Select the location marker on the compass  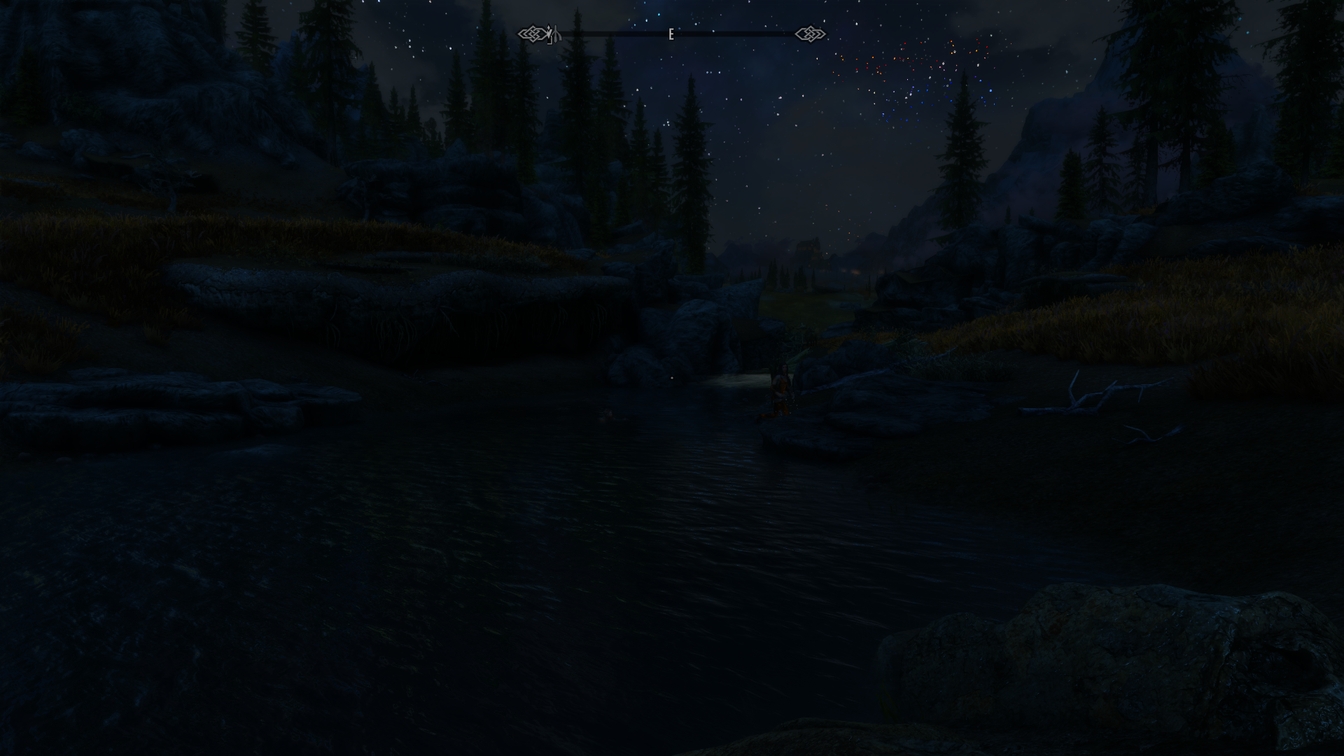pyautogui.click(x=556, y=34)
